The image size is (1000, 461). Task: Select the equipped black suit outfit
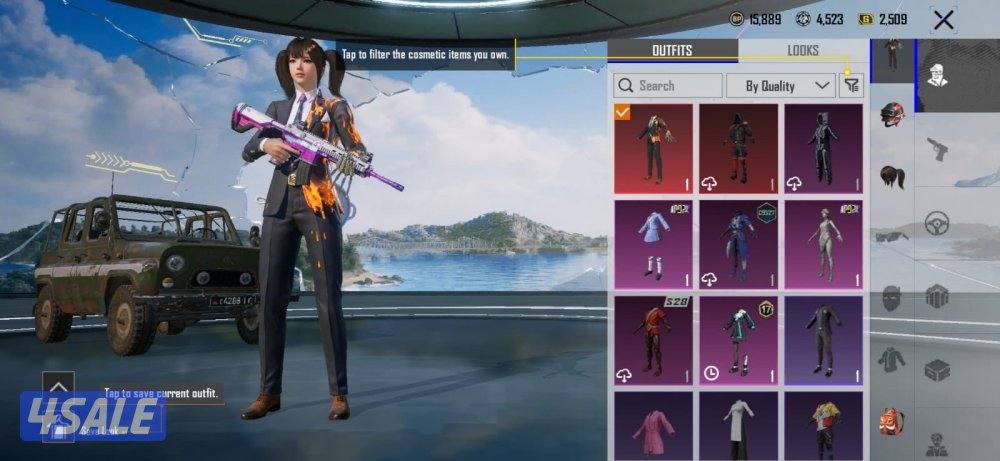653,149
